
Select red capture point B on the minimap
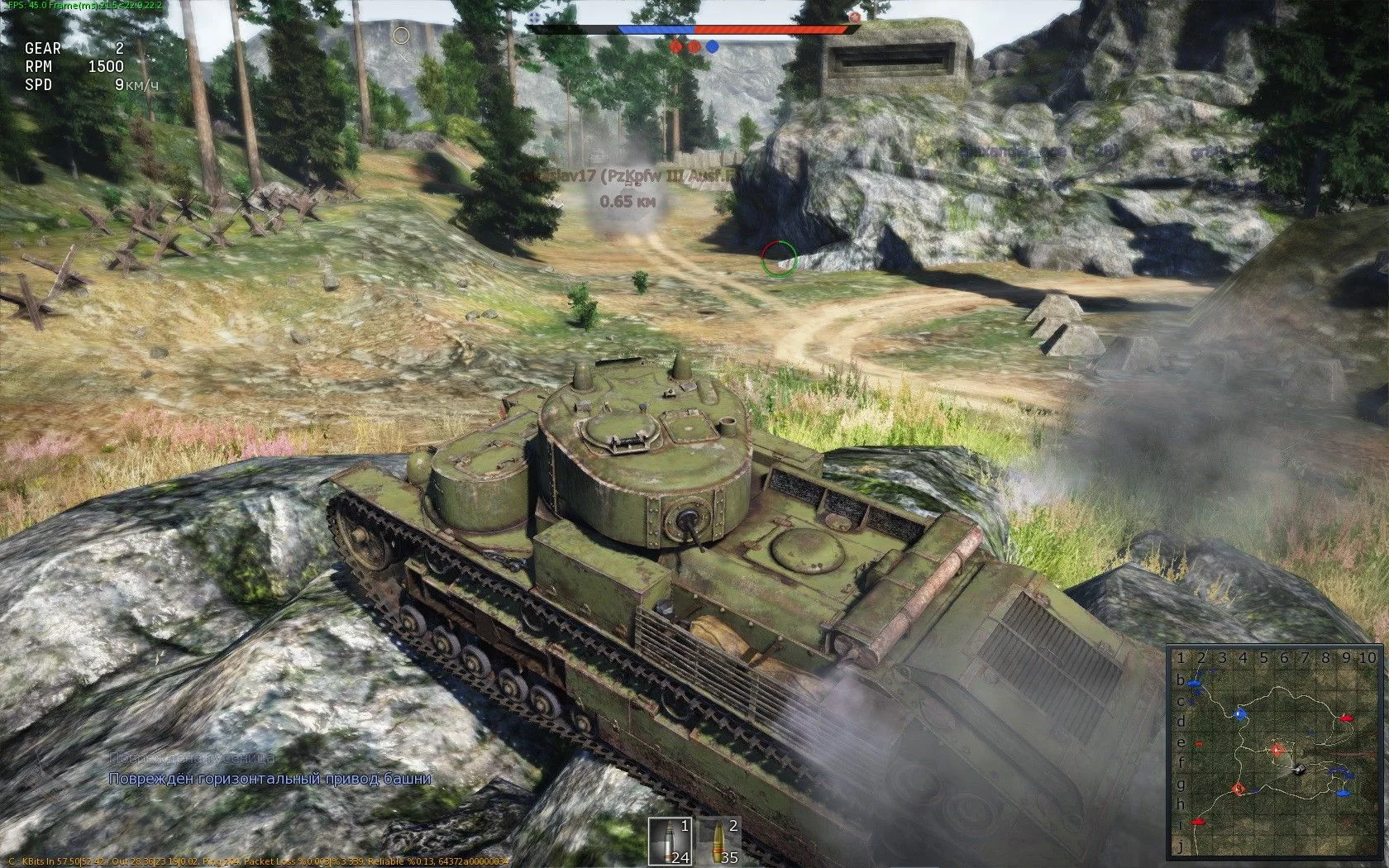(x=1239, y=789)
